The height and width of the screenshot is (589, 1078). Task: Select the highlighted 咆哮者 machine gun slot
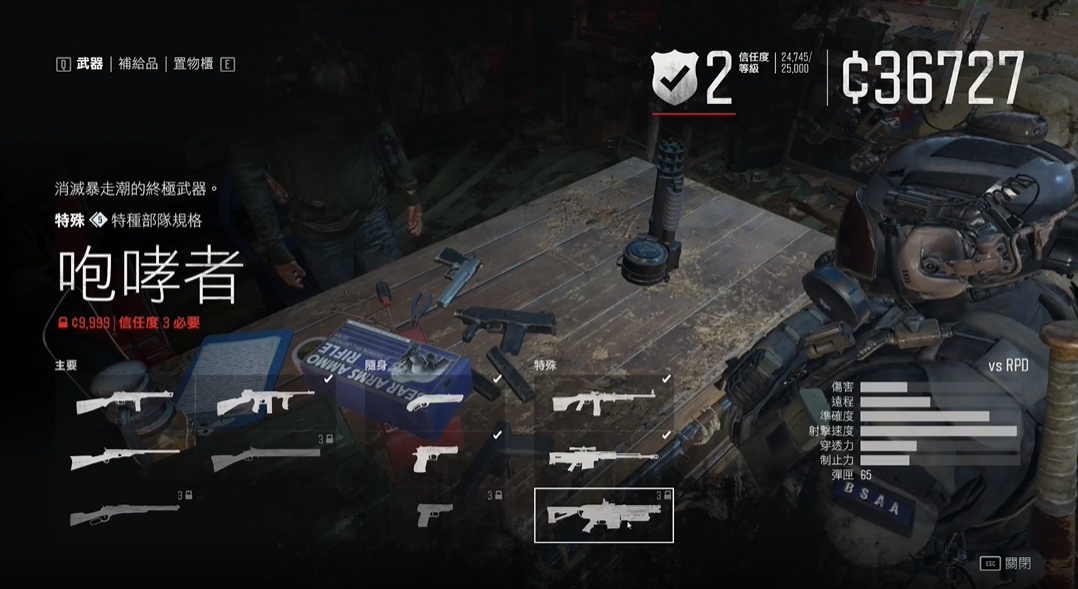[604, 515]
